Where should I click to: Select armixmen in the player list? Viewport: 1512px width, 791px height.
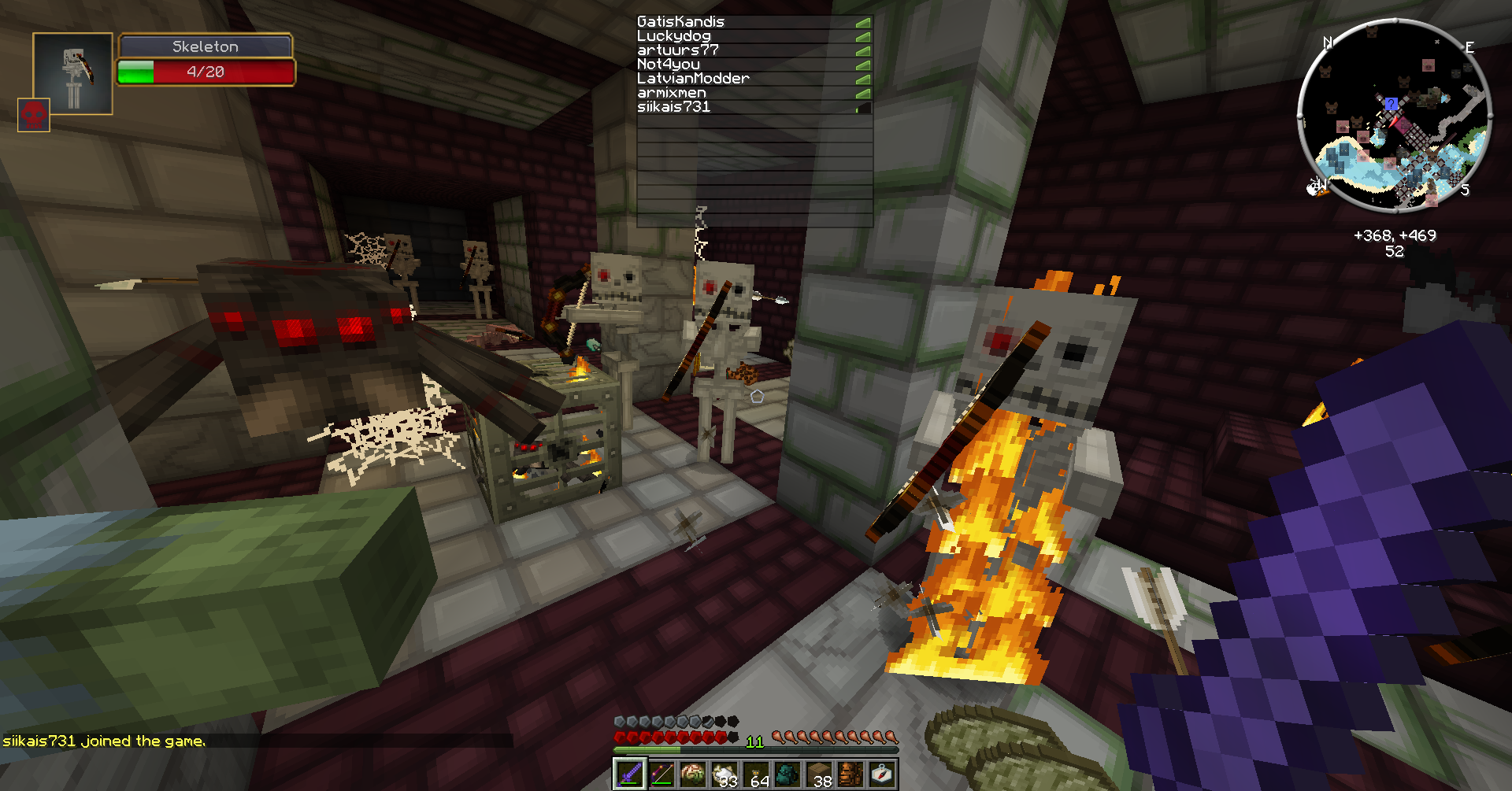[672, 93]
